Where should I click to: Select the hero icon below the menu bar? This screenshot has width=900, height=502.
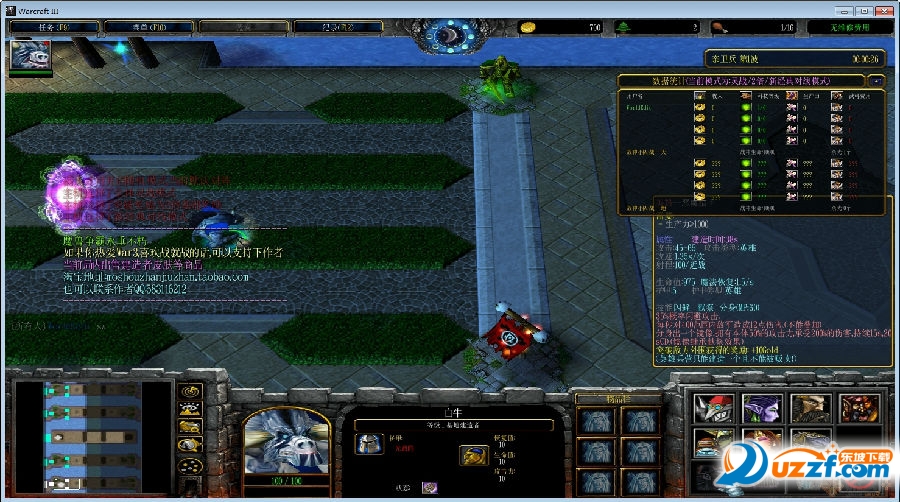point(30,57)
